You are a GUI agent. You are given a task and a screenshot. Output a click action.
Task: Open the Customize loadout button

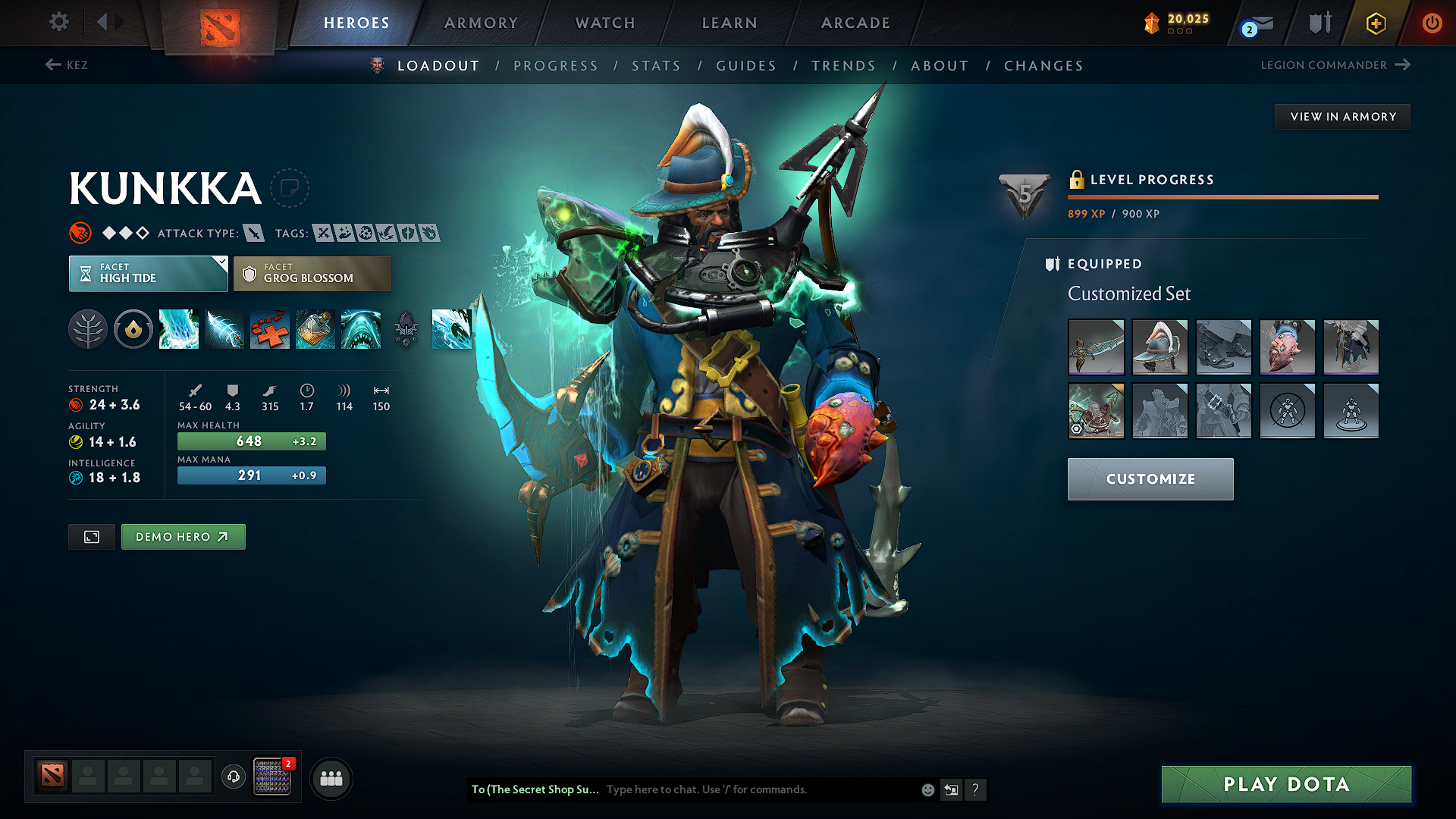(x=1150, y=479)
